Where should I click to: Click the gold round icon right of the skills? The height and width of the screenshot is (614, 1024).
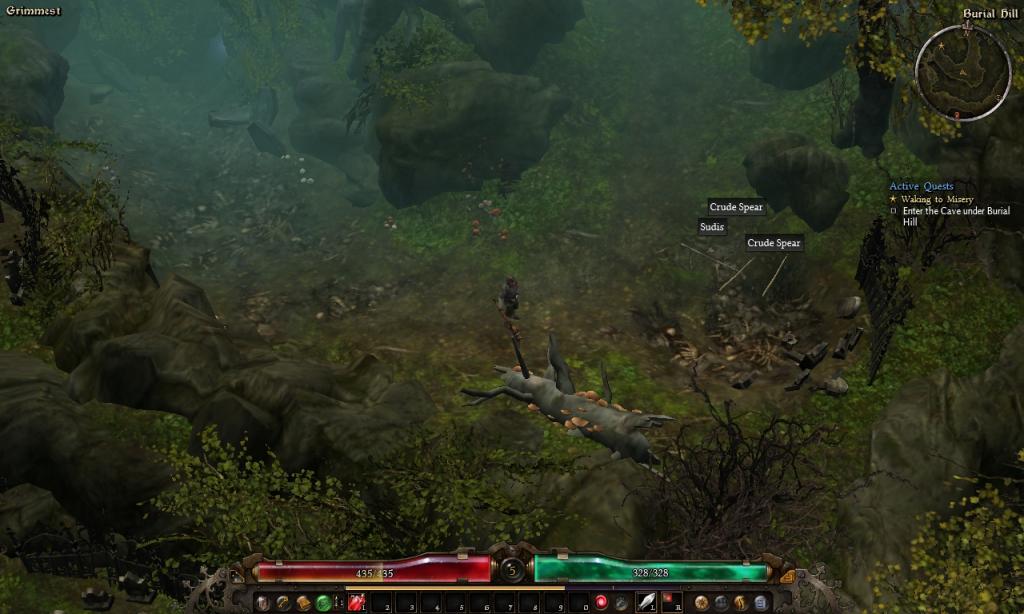[701, 602]
